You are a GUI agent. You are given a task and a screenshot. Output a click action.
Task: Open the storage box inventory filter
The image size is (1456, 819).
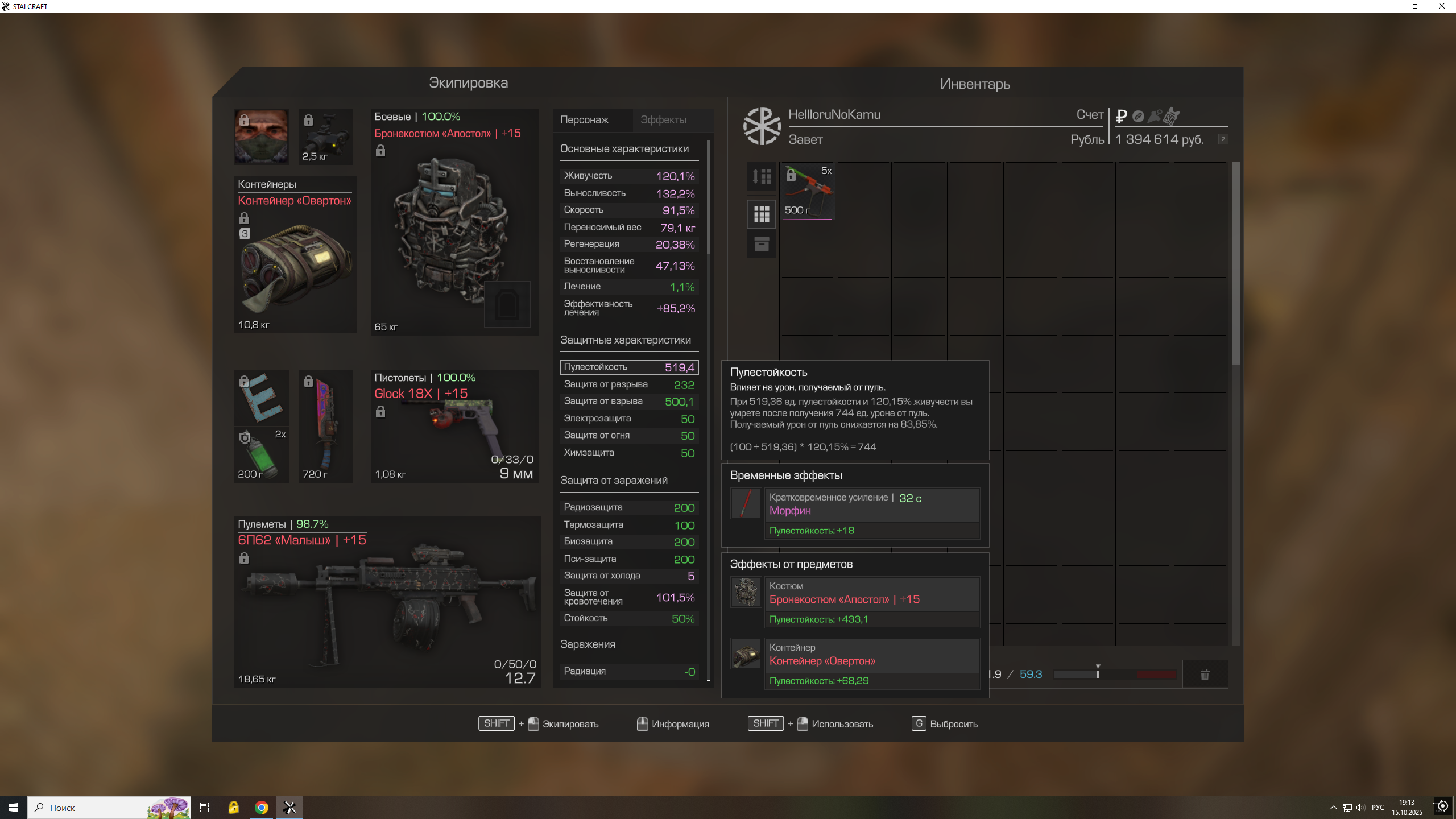point(761,245)
